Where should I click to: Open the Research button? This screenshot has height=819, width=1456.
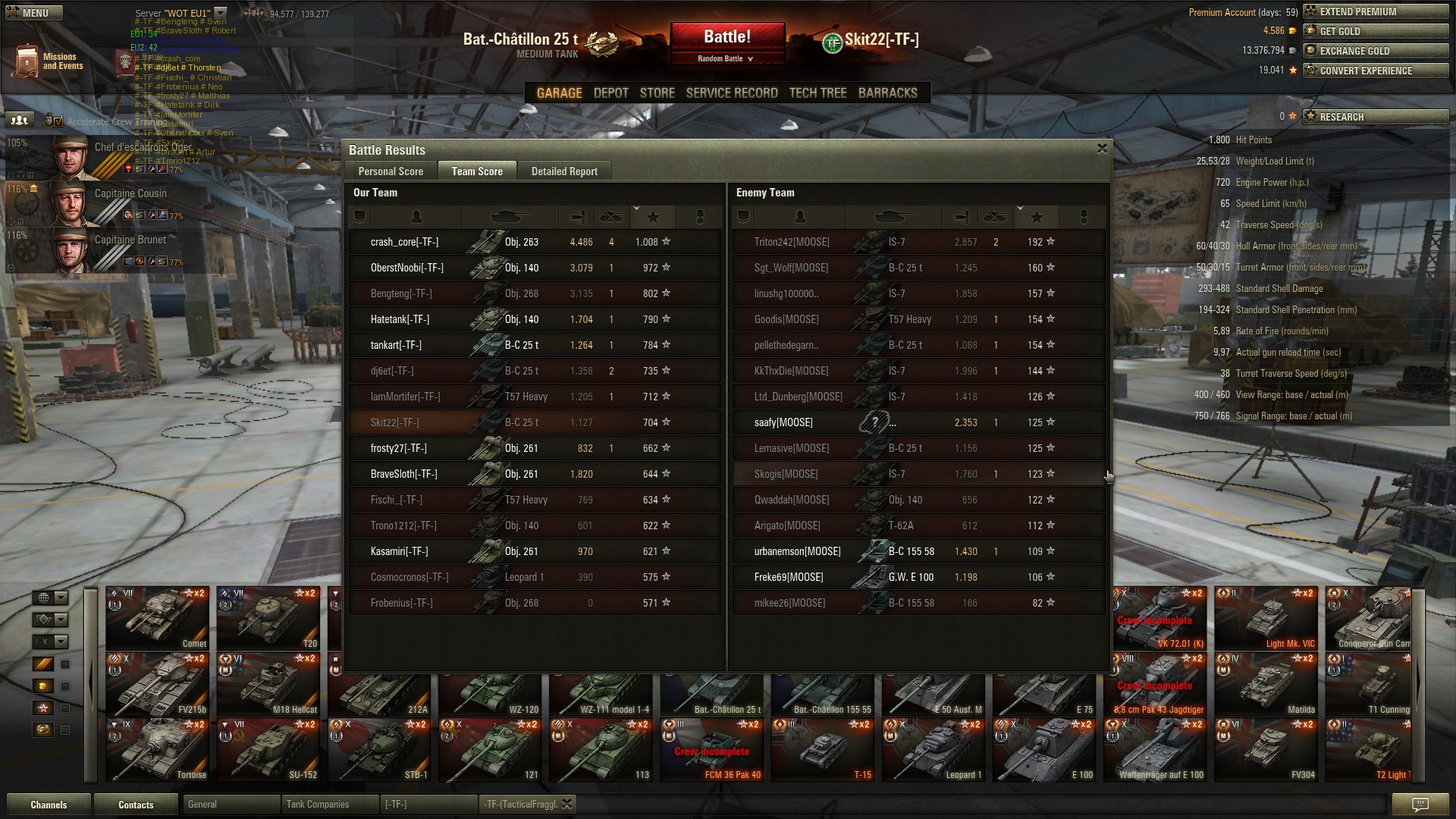click(1375, 117)
